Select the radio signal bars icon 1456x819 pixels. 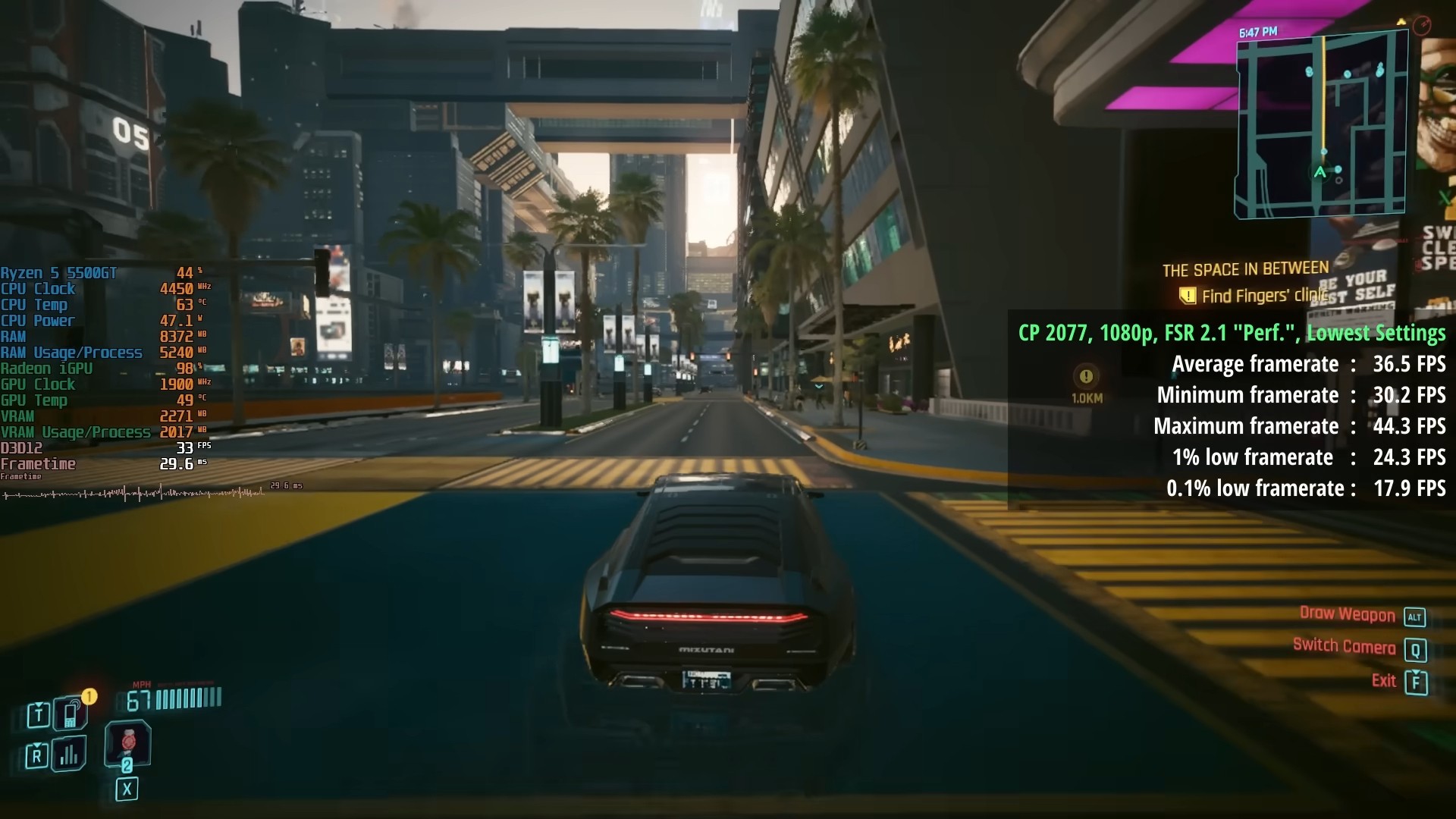click(69, 755)
